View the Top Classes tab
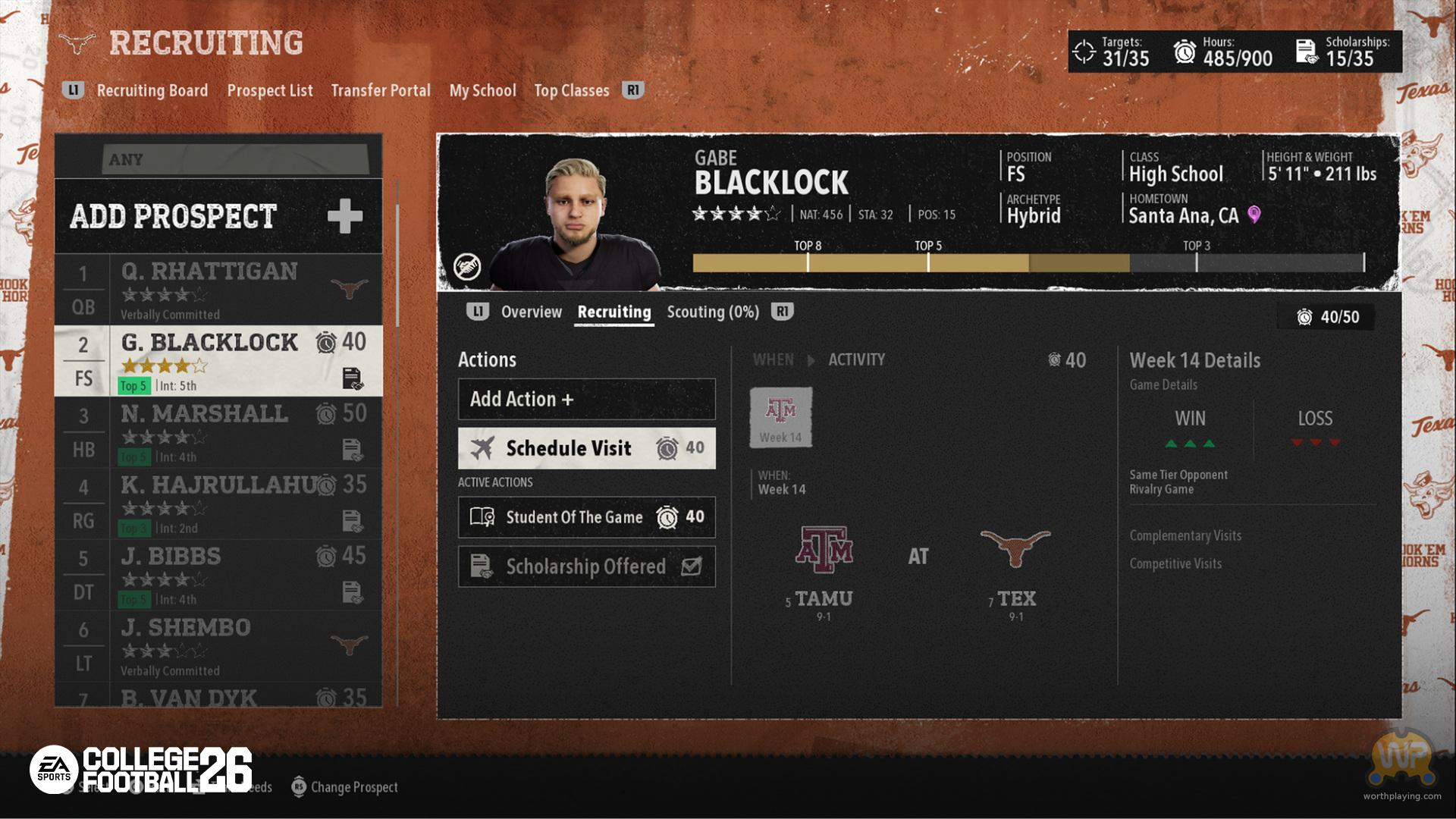The image size is (1456, 819). [x=571, y=90]
